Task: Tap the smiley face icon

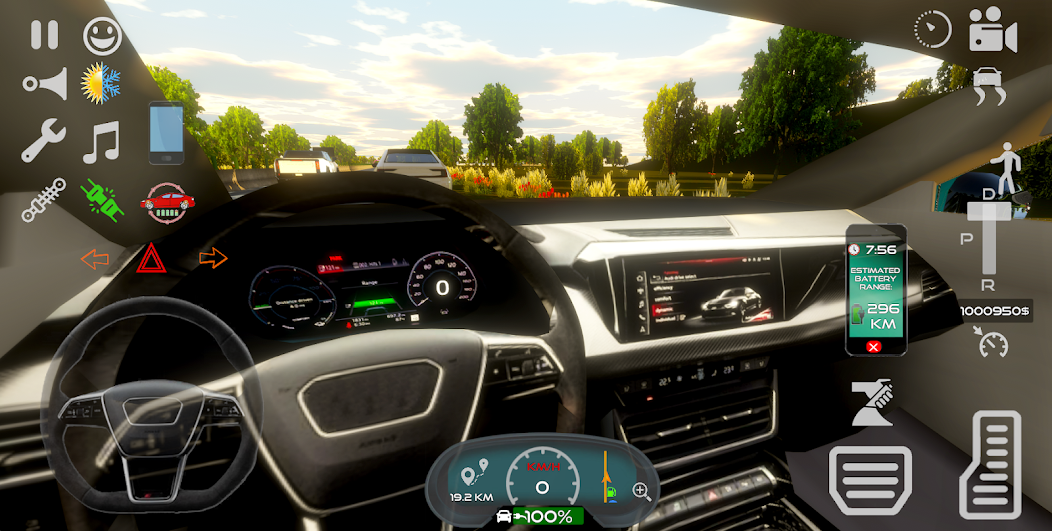Action: [102, 36]
